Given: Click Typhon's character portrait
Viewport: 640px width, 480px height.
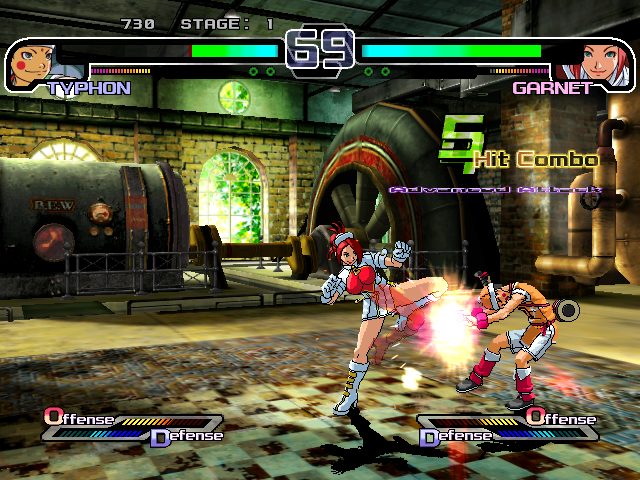Looking at the screenshot, I should click(x=32, y=65).
